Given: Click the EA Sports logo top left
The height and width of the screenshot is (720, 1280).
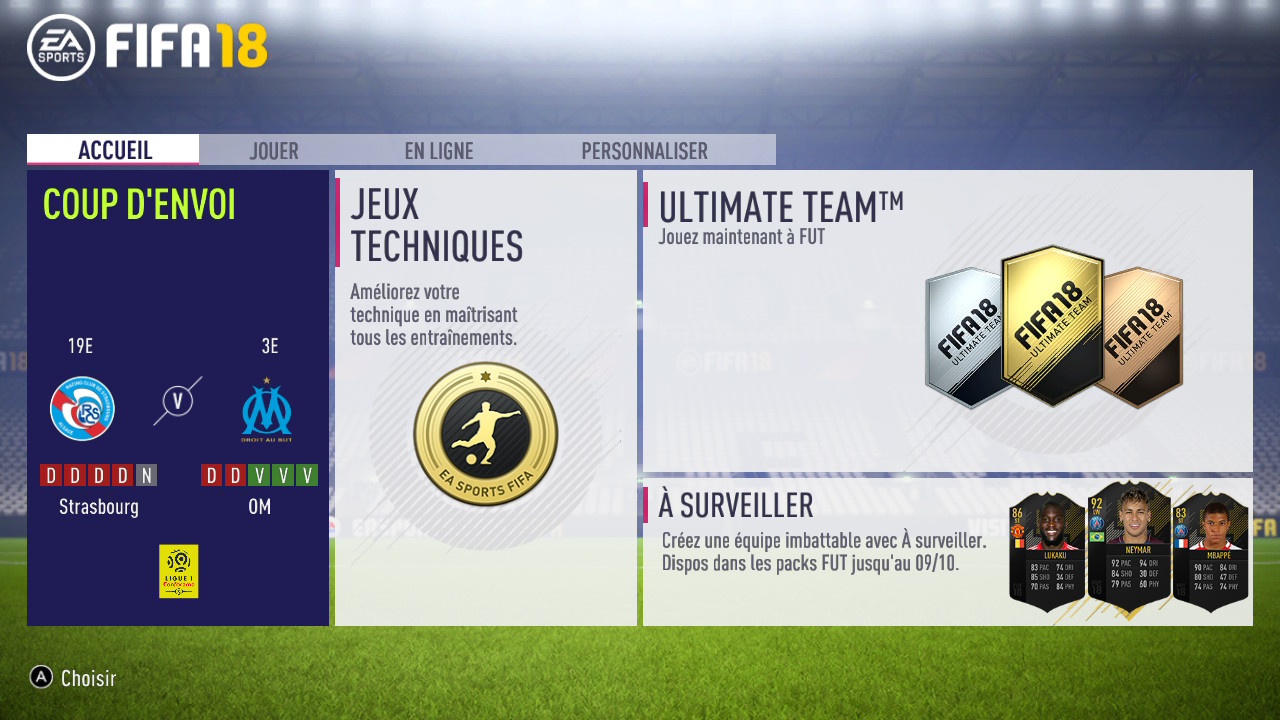Looking at the screenshot, I should click(60, 44).
